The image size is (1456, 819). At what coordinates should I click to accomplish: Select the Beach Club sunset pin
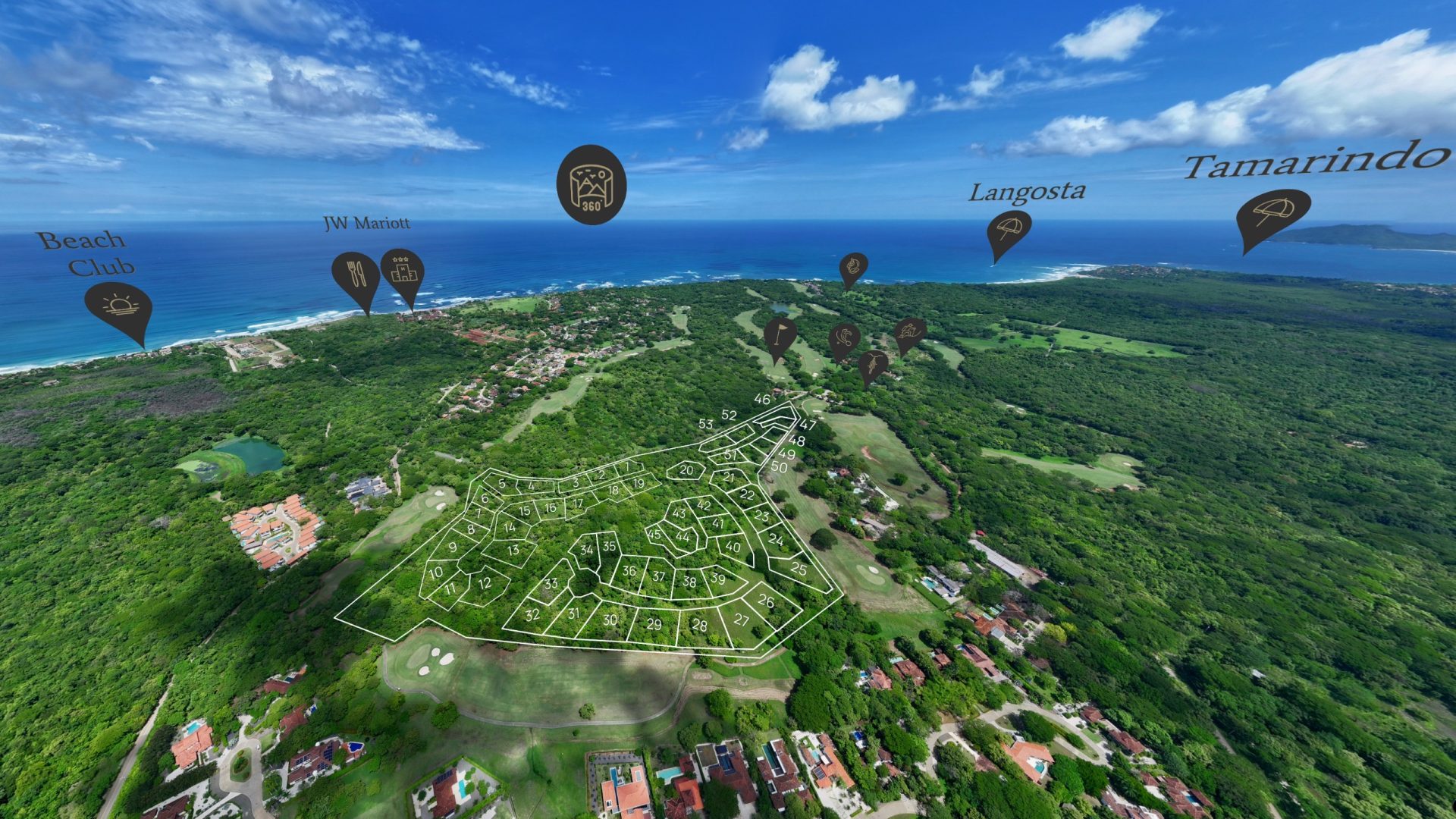coord(118,307)
